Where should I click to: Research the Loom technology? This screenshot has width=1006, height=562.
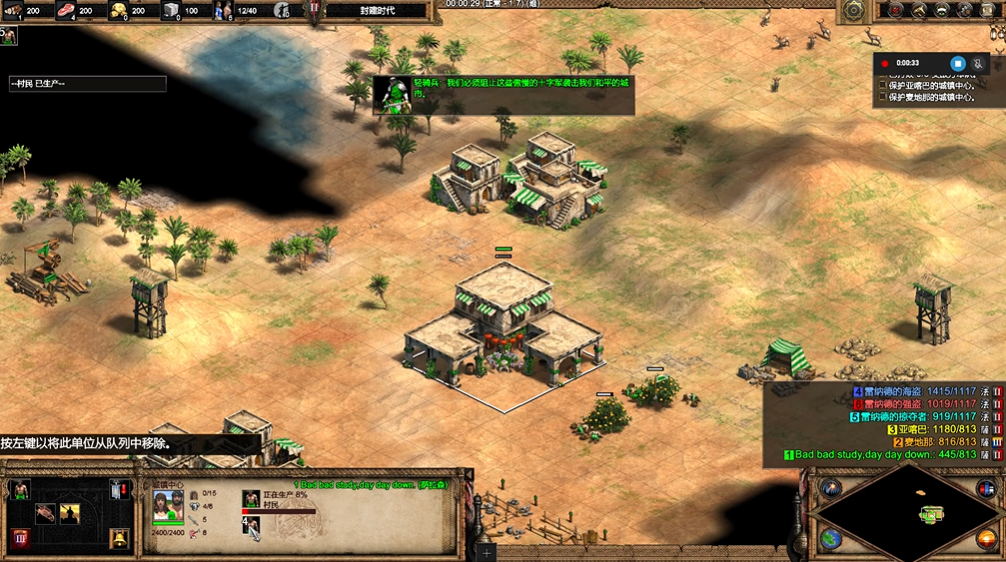45,514
